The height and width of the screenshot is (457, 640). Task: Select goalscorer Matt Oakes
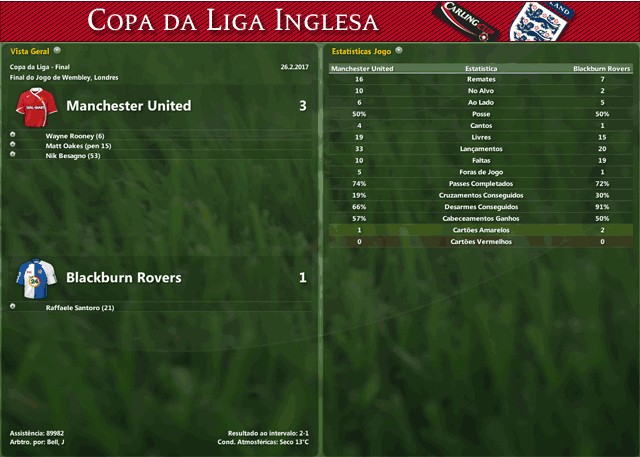pyautogui.click(x=78, y=146)
